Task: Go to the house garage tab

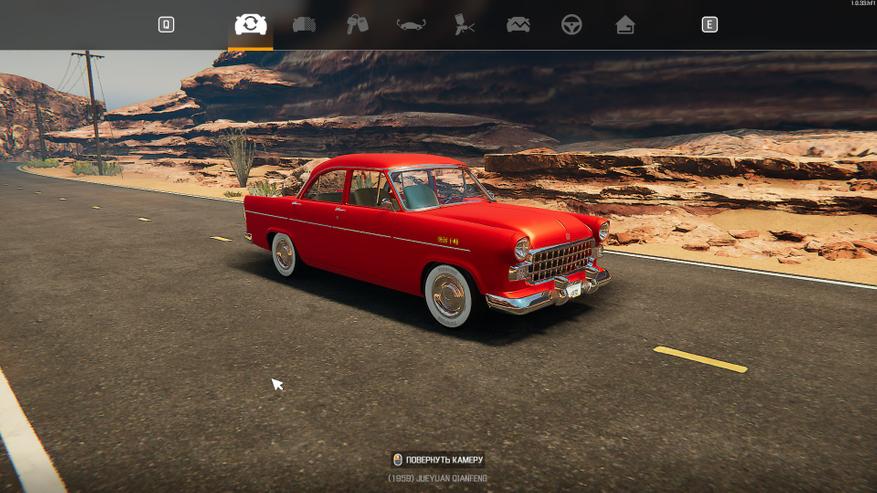Action: [x=625, y=25]
